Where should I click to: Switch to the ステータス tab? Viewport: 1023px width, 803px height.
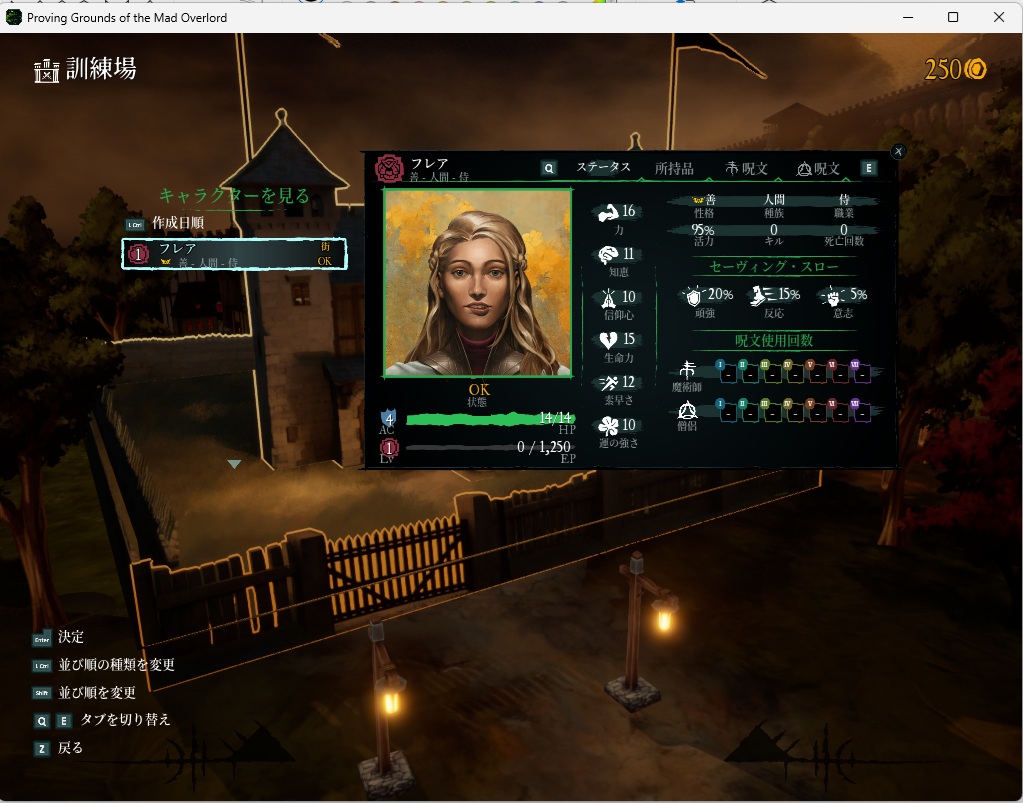click(x=603, y=168)
